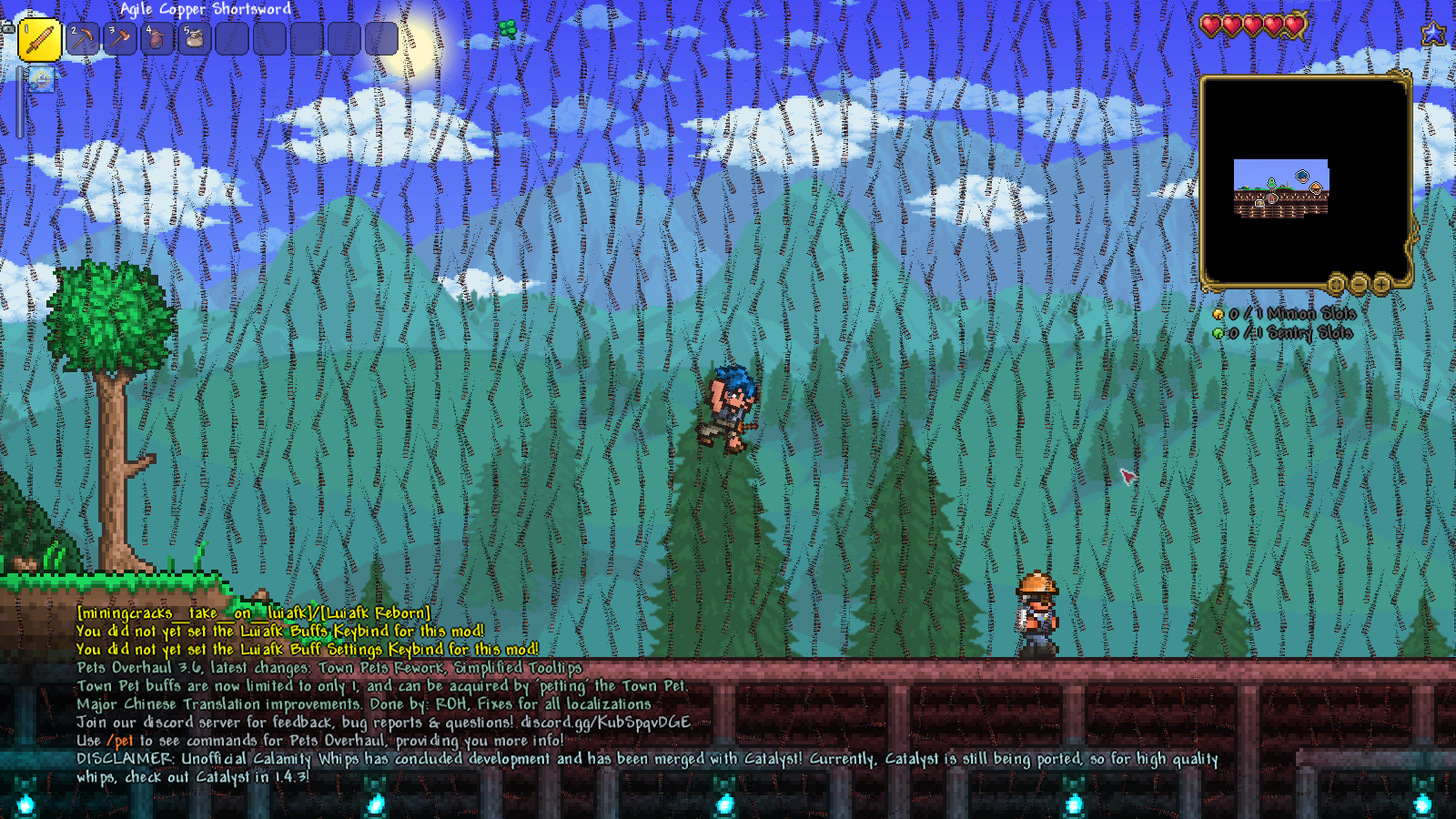Click the active buff icon below the hotbar
Screen dimensions: 1456x819
point(41,80)
